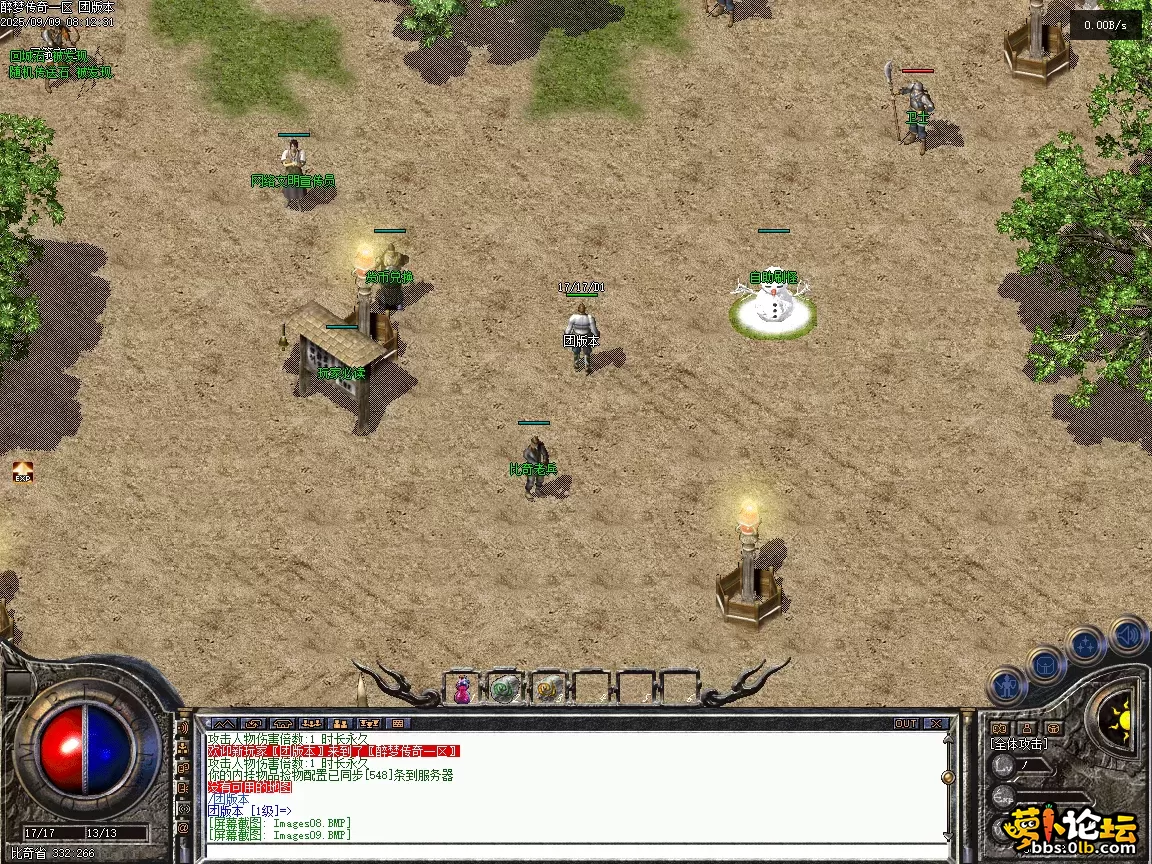Click the OUT button on chat bar
The height and width of the screenshot is (864, 1152).
(906, 723)
